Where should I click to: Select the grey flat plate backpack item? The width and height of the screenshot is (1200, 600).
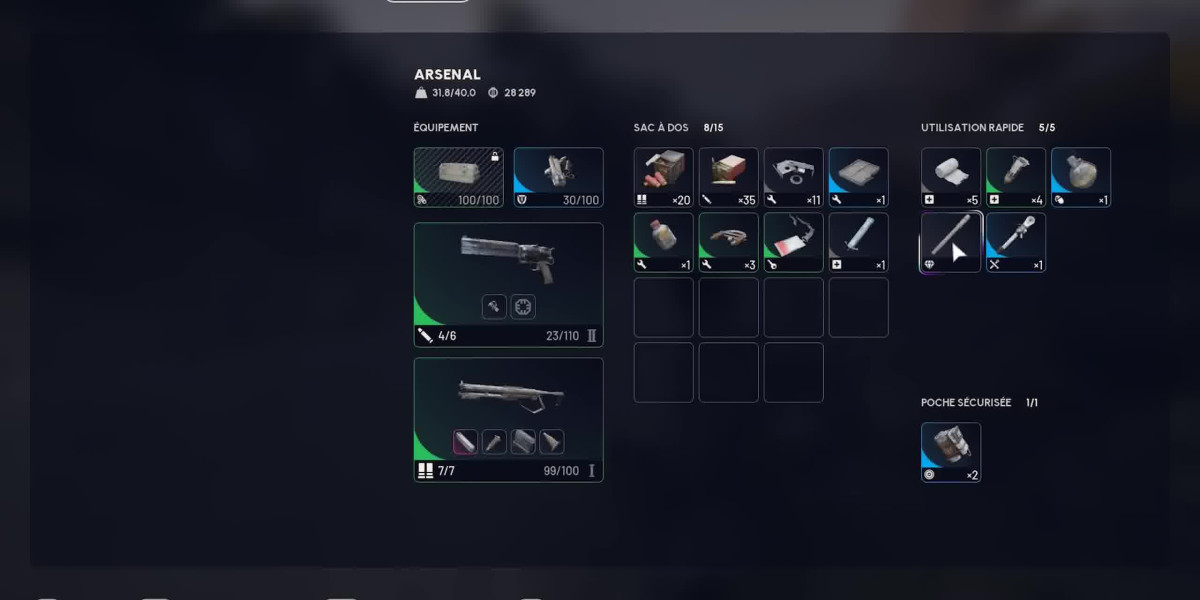(858, 177)
